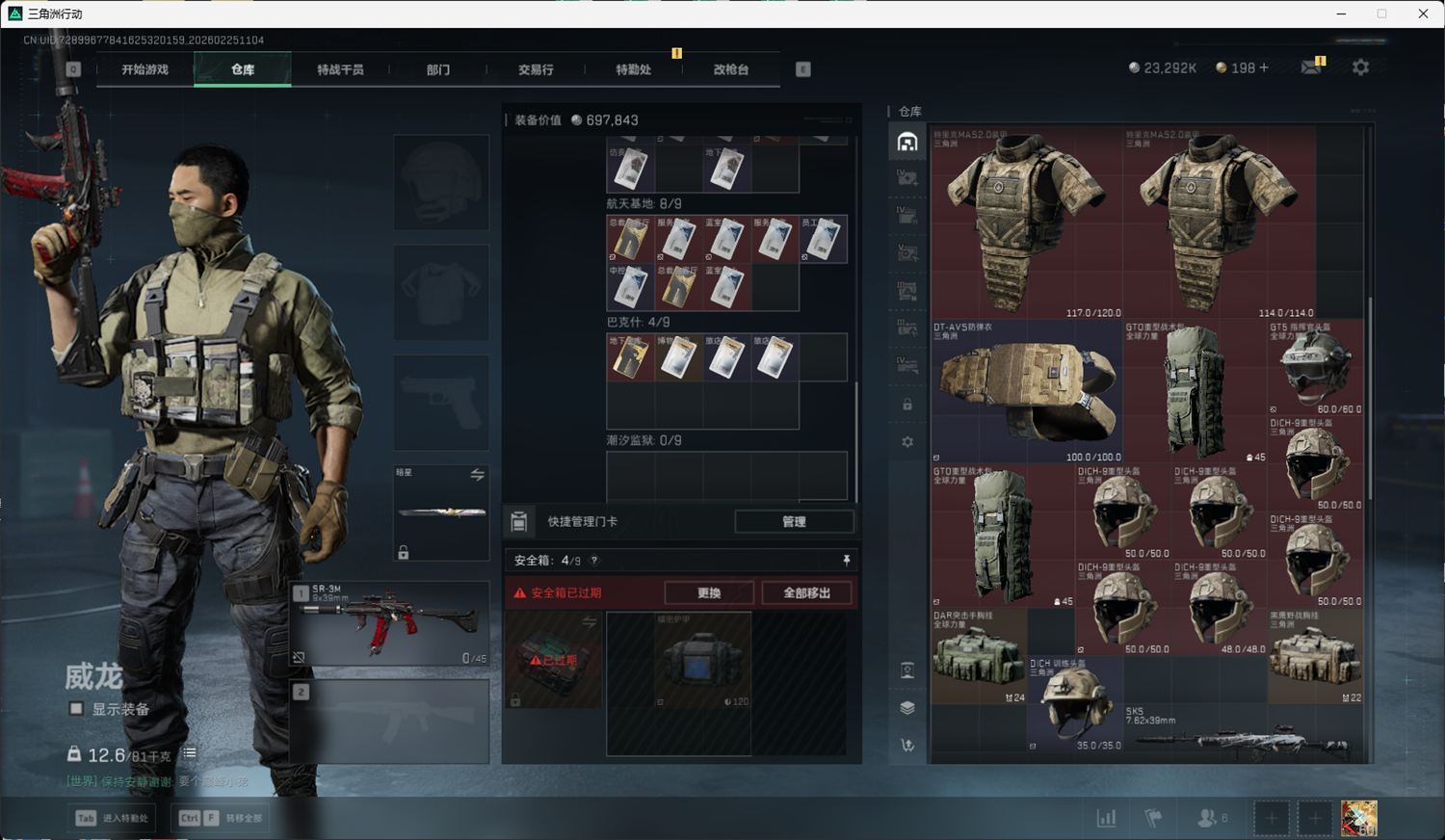Select the GT5 command helmet item
1445x840 pixels.
(1315, 367)
